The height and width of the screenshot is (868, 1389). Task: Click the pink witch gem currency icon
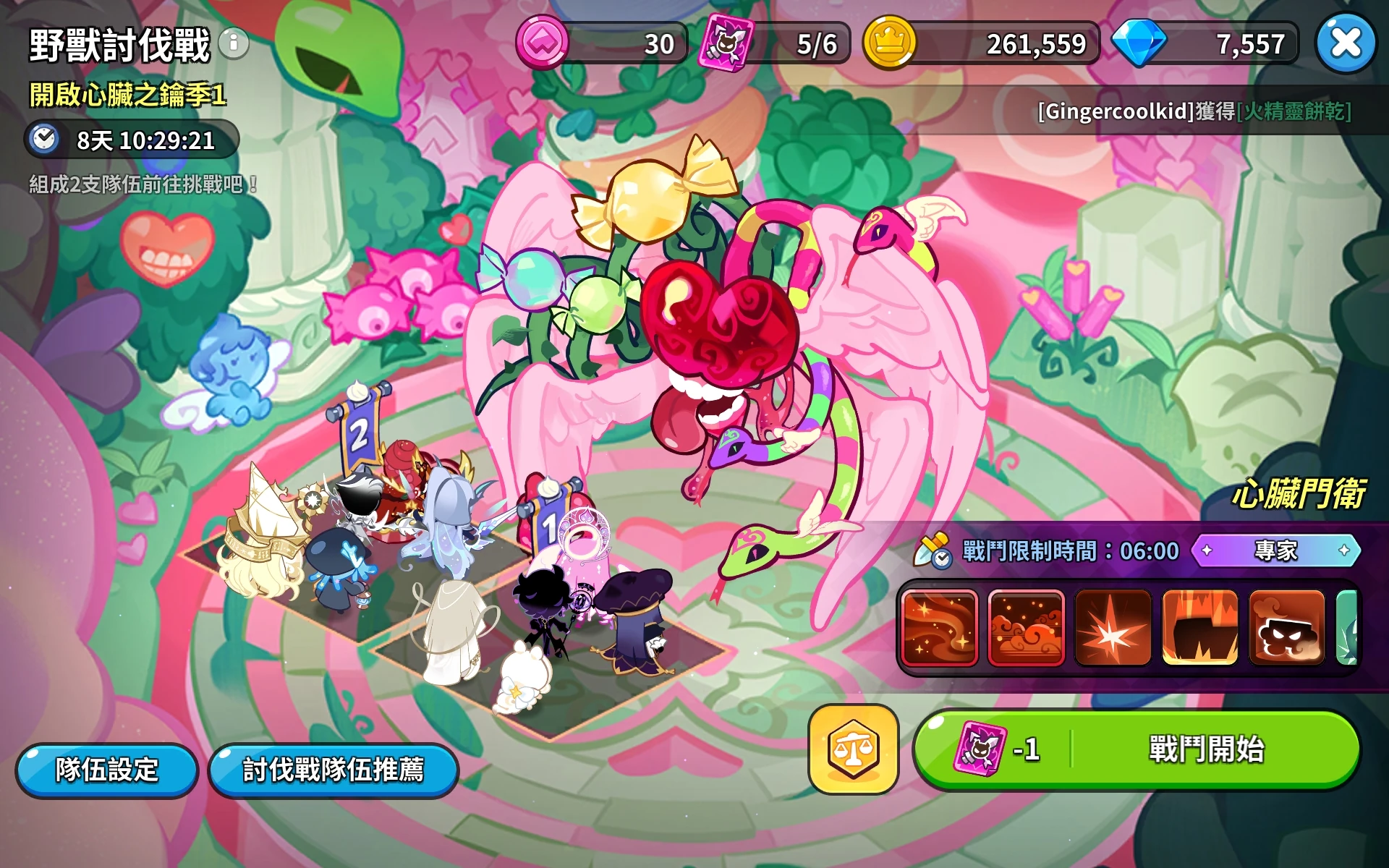(543, 43)
